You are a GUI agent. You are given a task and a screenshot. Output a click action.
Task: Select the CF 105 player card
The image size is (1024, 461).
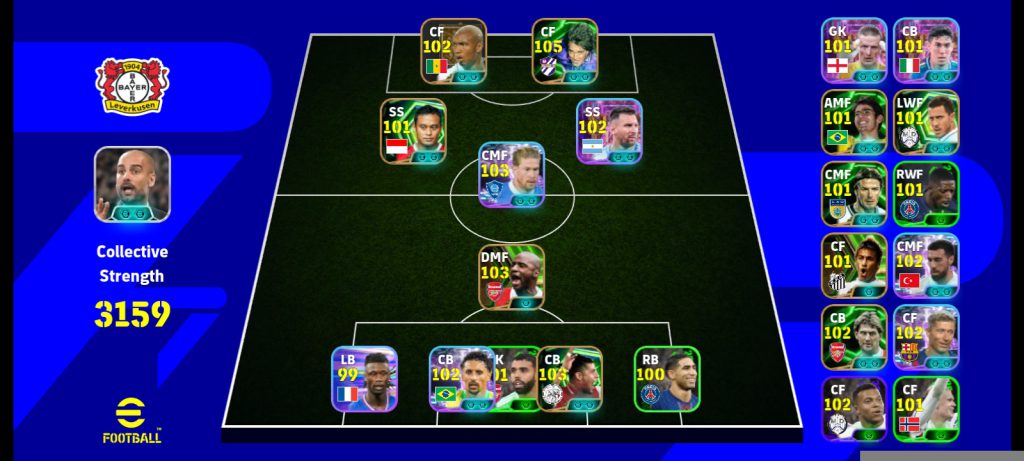pyautogui.click(x=565, y=51)
